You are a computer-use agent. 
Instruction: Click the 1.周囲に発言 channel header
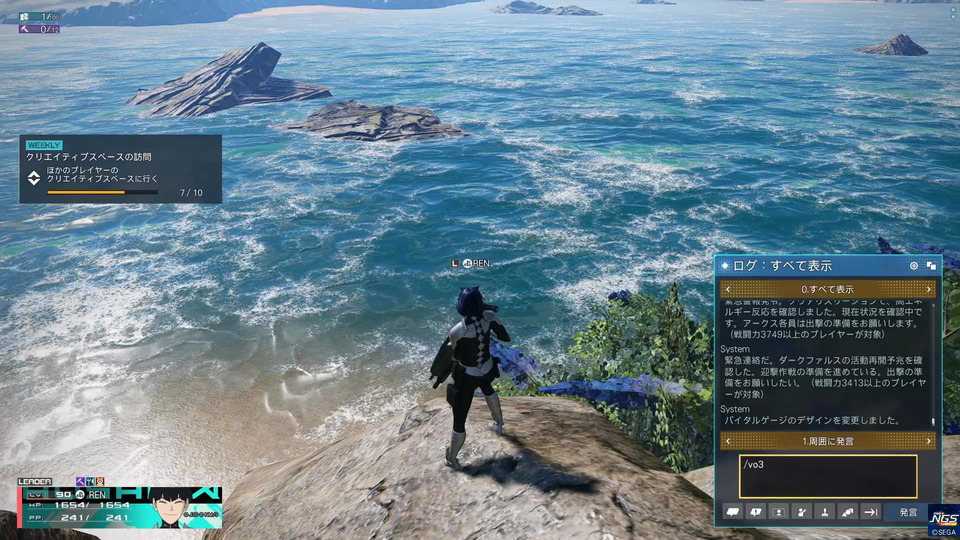tap(828, 441)
